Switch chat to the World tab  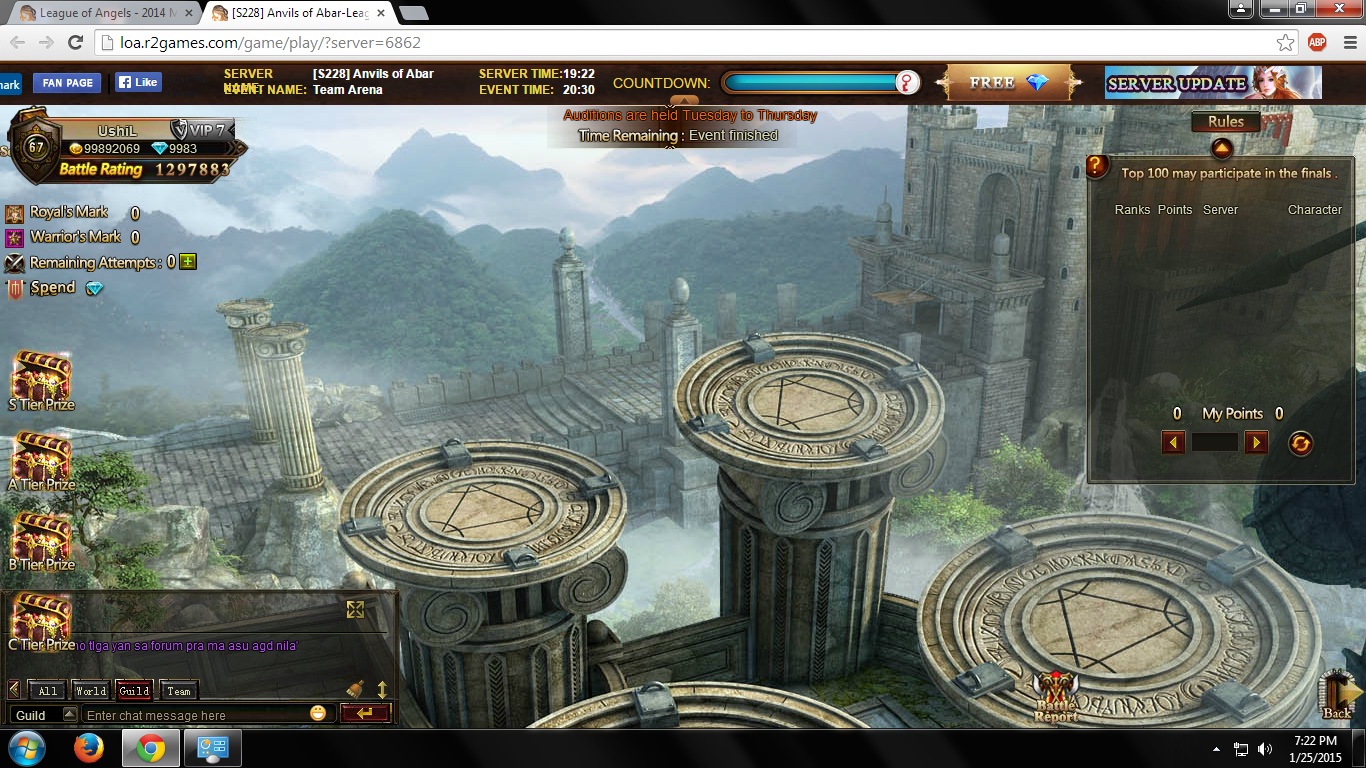(x=90, y=690)
